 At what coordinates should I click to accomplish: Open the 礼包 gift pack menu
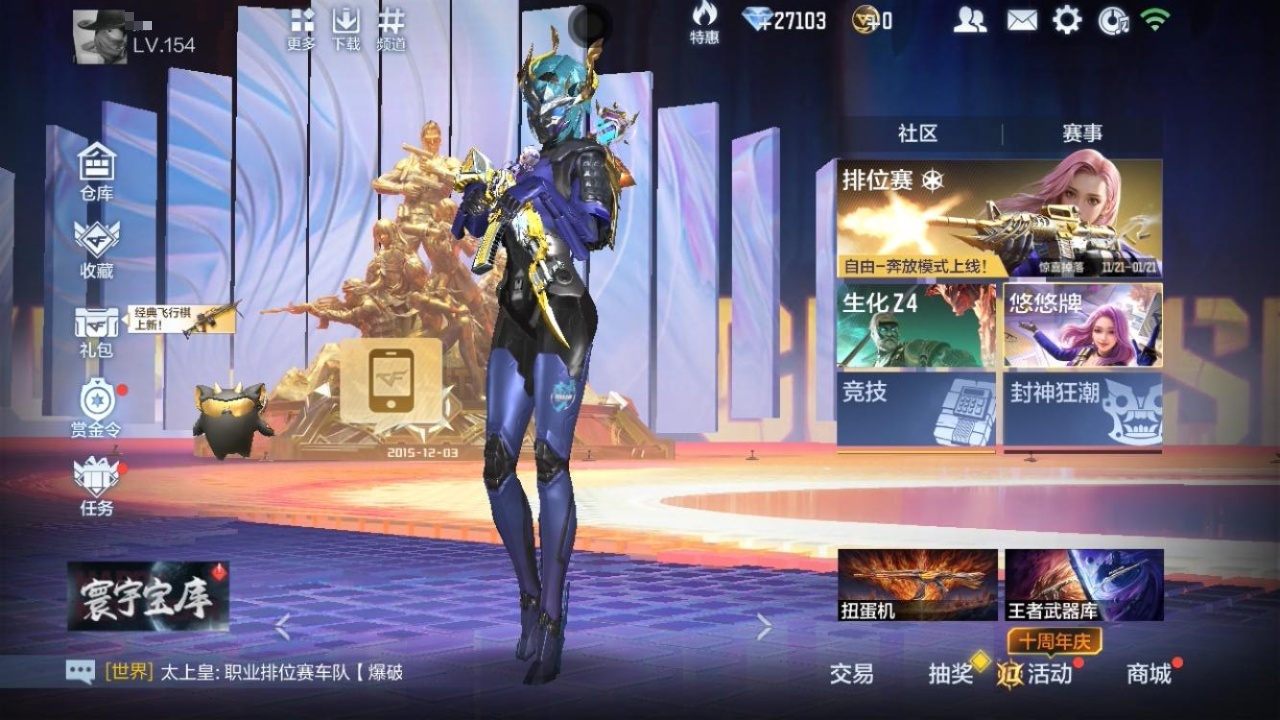97,328
